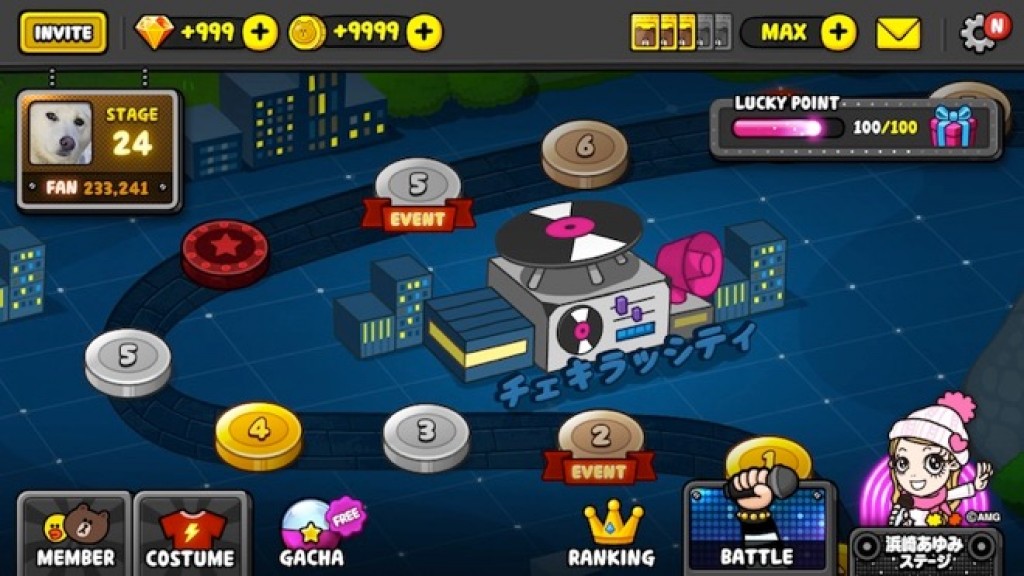Refill tickets with the MAX plus button
1024x576 pixels.
pyautogui.click(x=838, y=32)
